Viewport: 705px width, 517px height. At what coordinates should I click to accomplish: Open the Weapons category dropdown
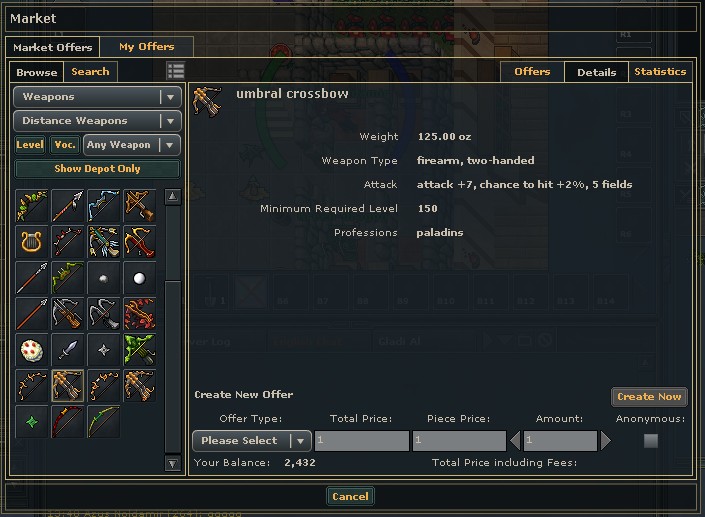click(x=97, y=97)
